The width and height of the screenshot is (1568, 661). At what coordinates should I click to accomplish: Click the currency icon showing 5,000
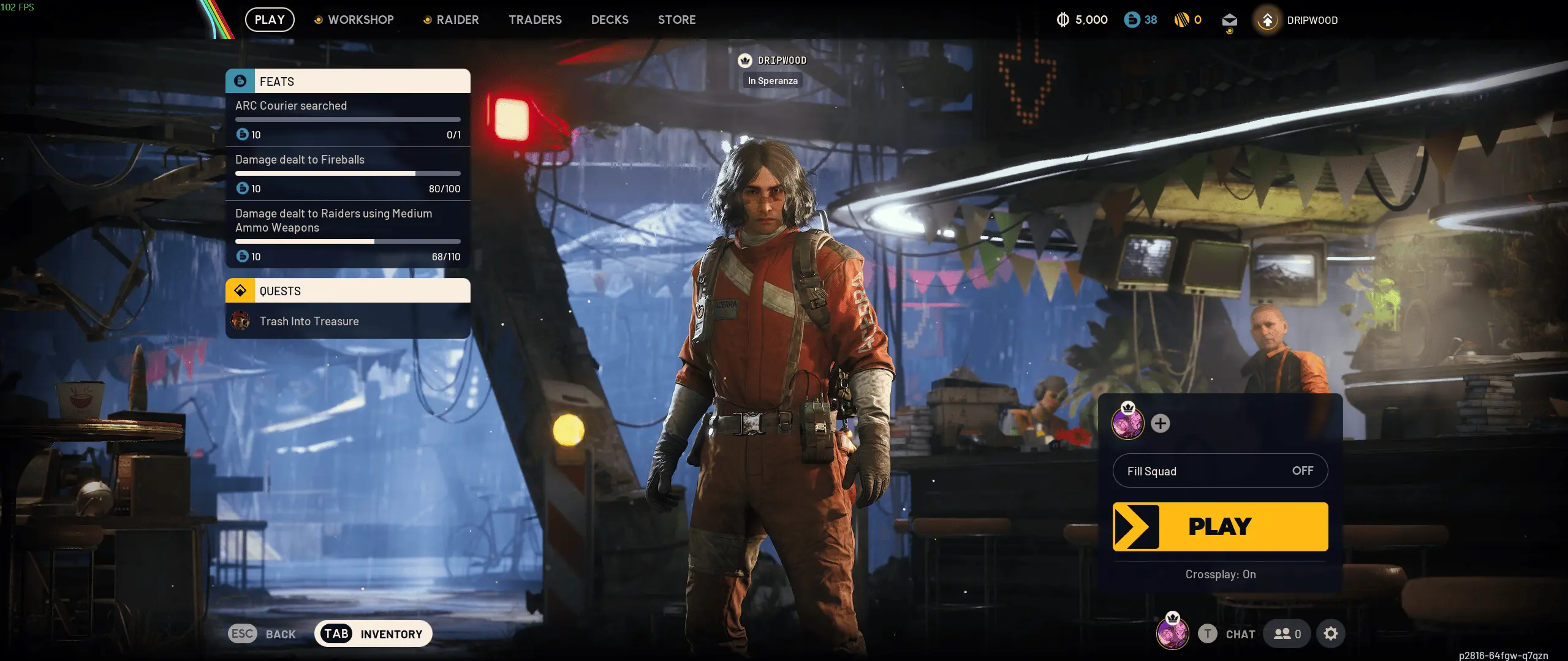click(1064, 20)
